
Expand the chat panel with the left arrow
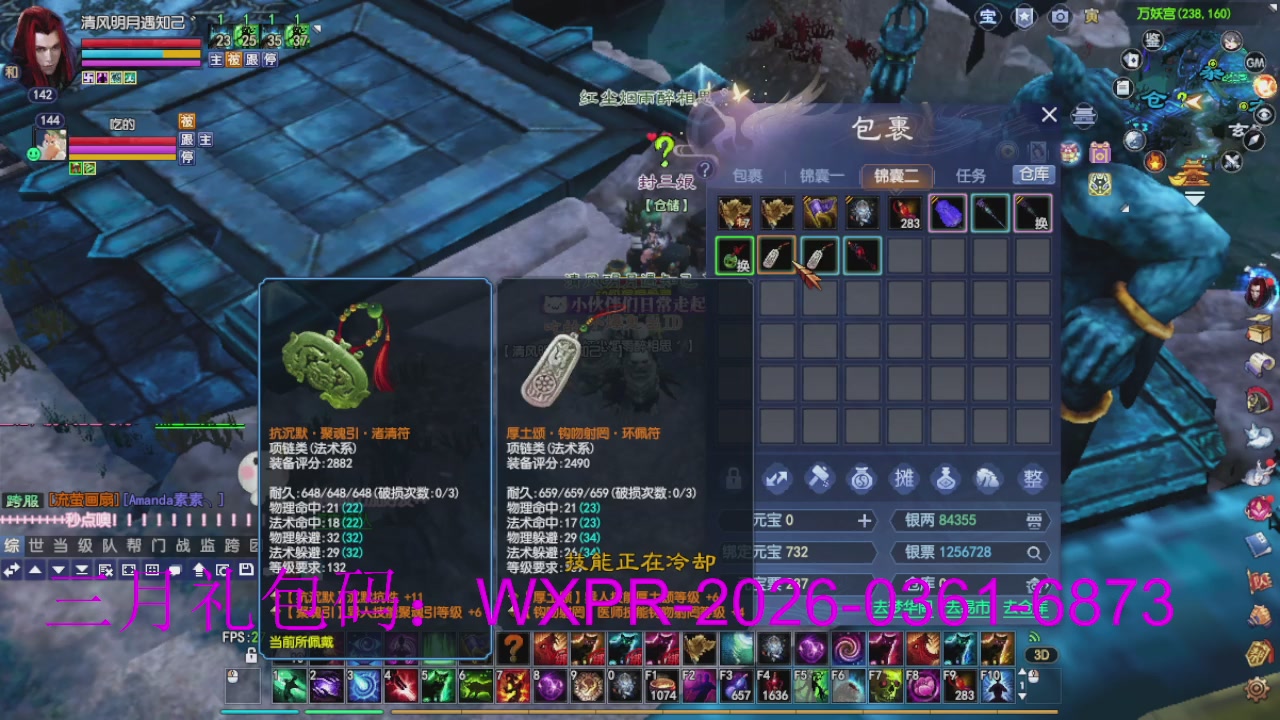(10, 570)
